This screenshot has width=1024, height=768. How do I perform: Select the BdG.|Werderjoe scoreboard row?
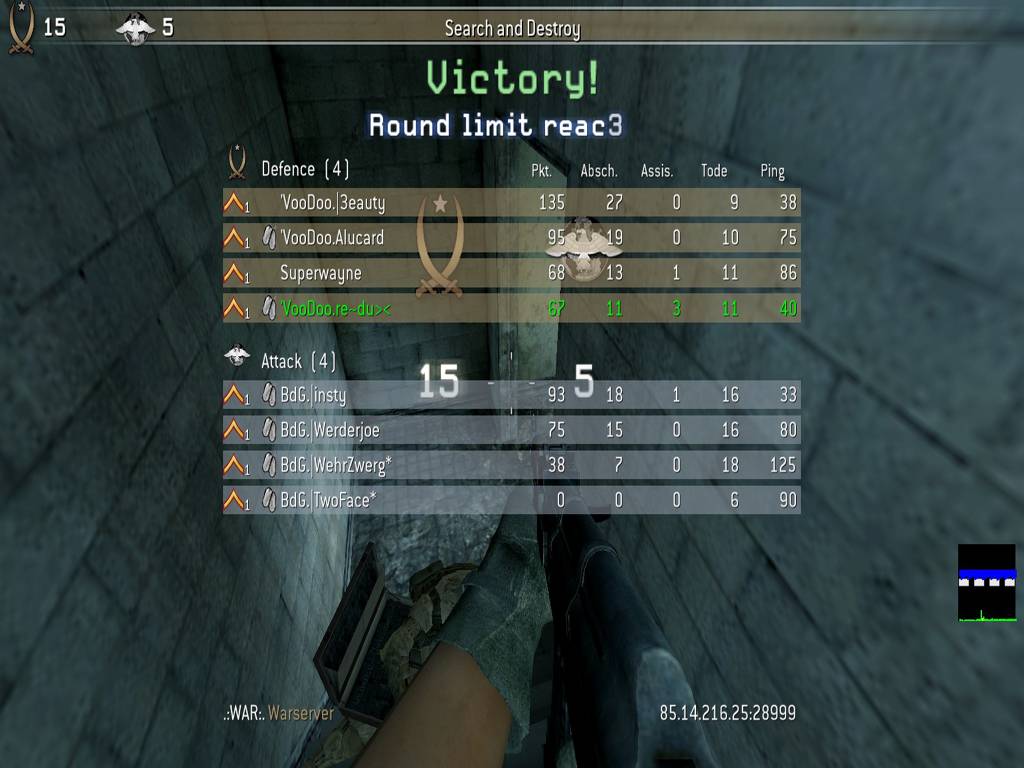(x=511, y=430)
